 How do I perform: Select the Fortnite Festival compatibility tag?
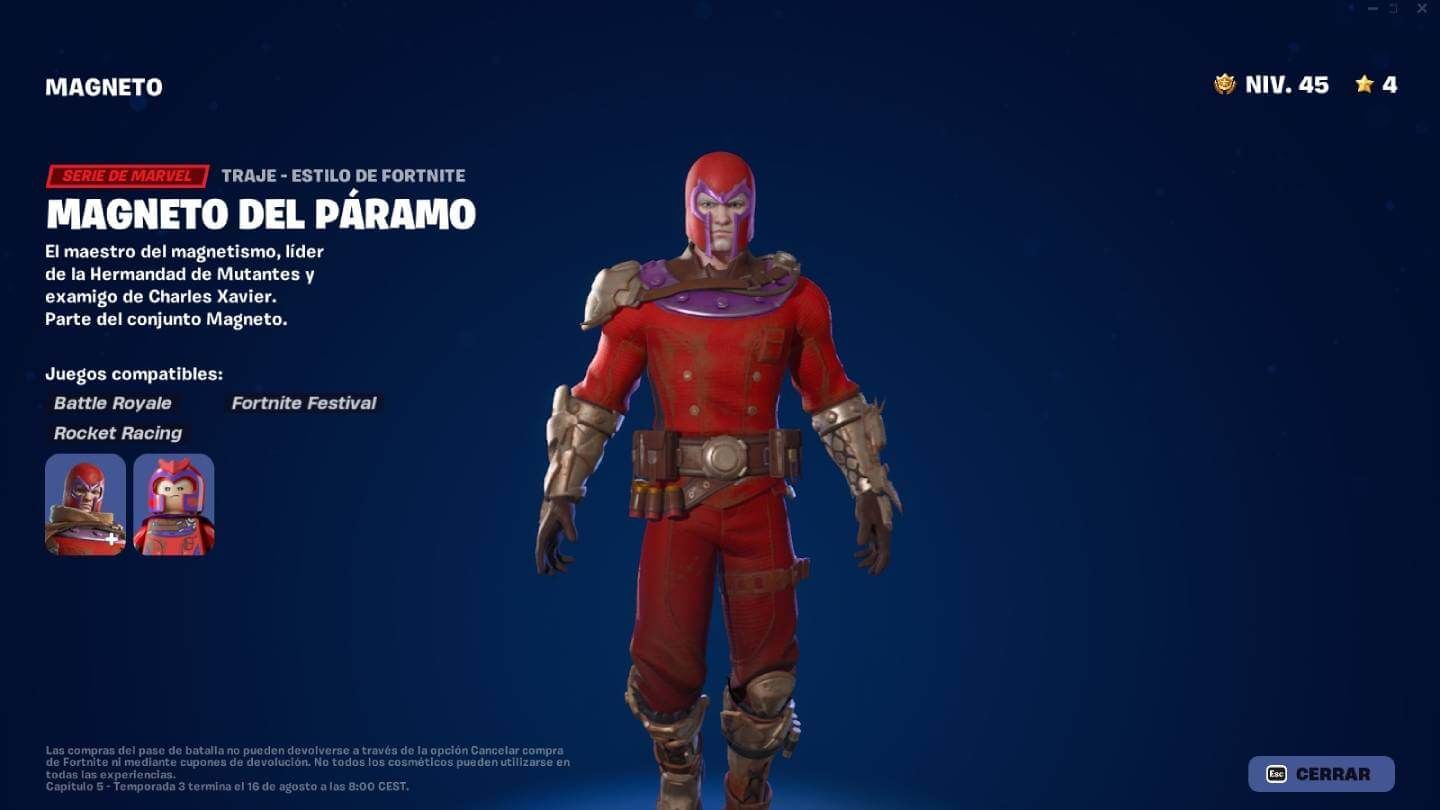click(303, 403)
